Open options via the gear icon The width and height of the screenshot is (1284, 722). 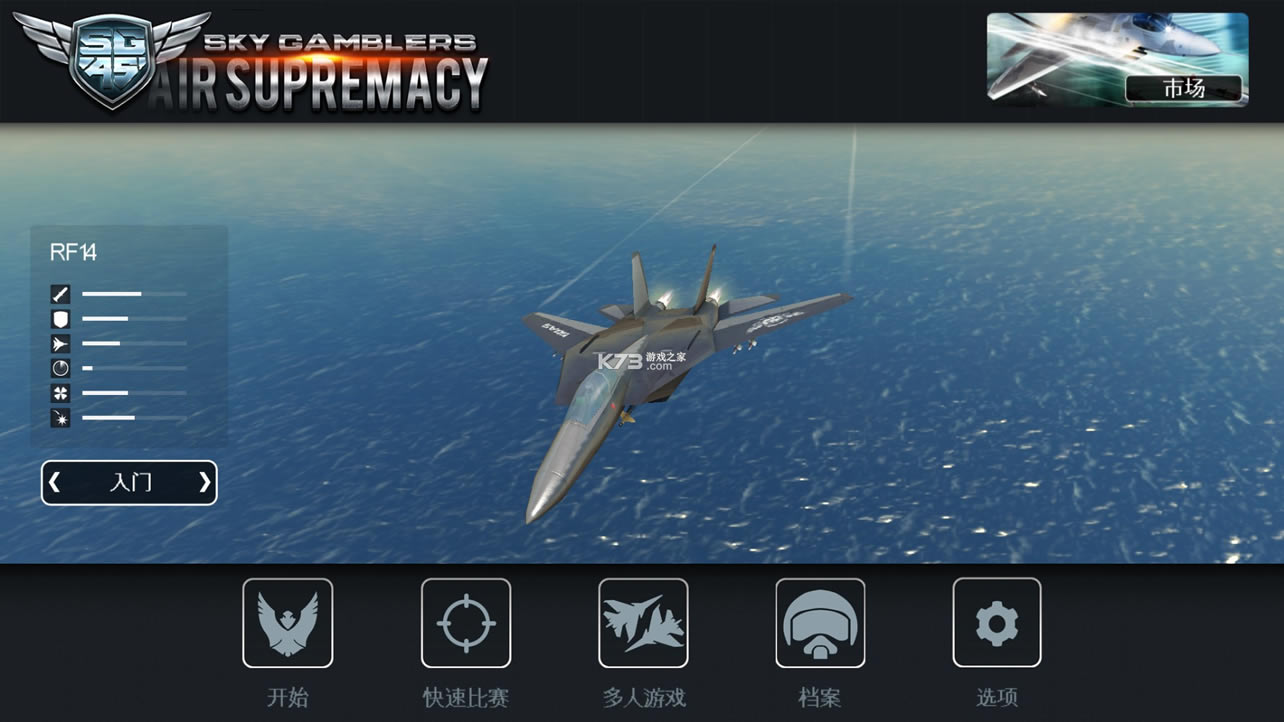pyautogui.click(x=997, y=622)
